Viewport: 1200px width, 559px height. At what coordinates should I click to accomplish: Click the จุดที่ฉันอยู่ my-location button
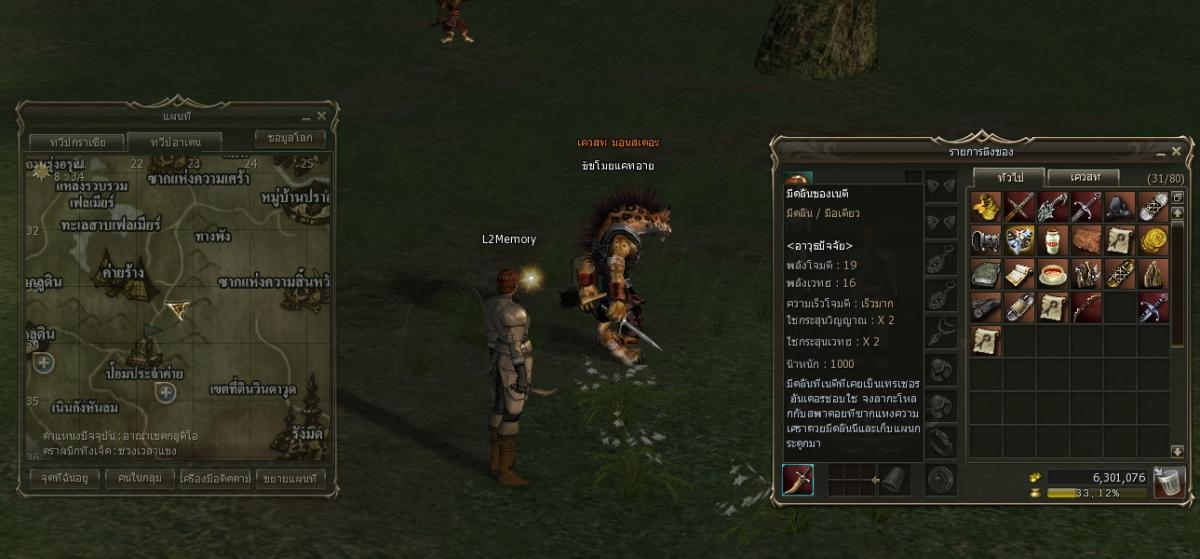[x=65, y=478]
